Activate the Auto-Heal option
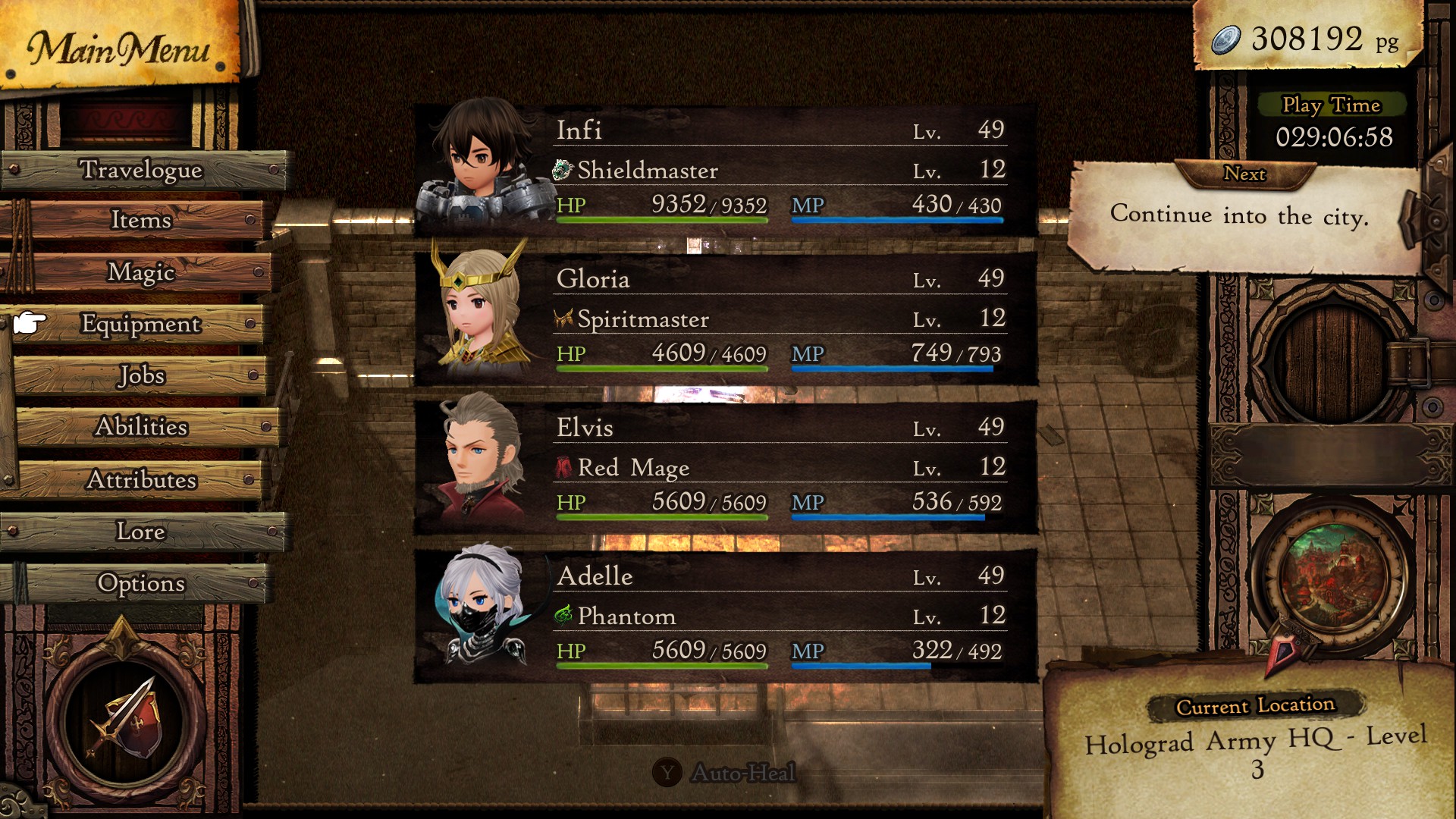 coord(725,773)
